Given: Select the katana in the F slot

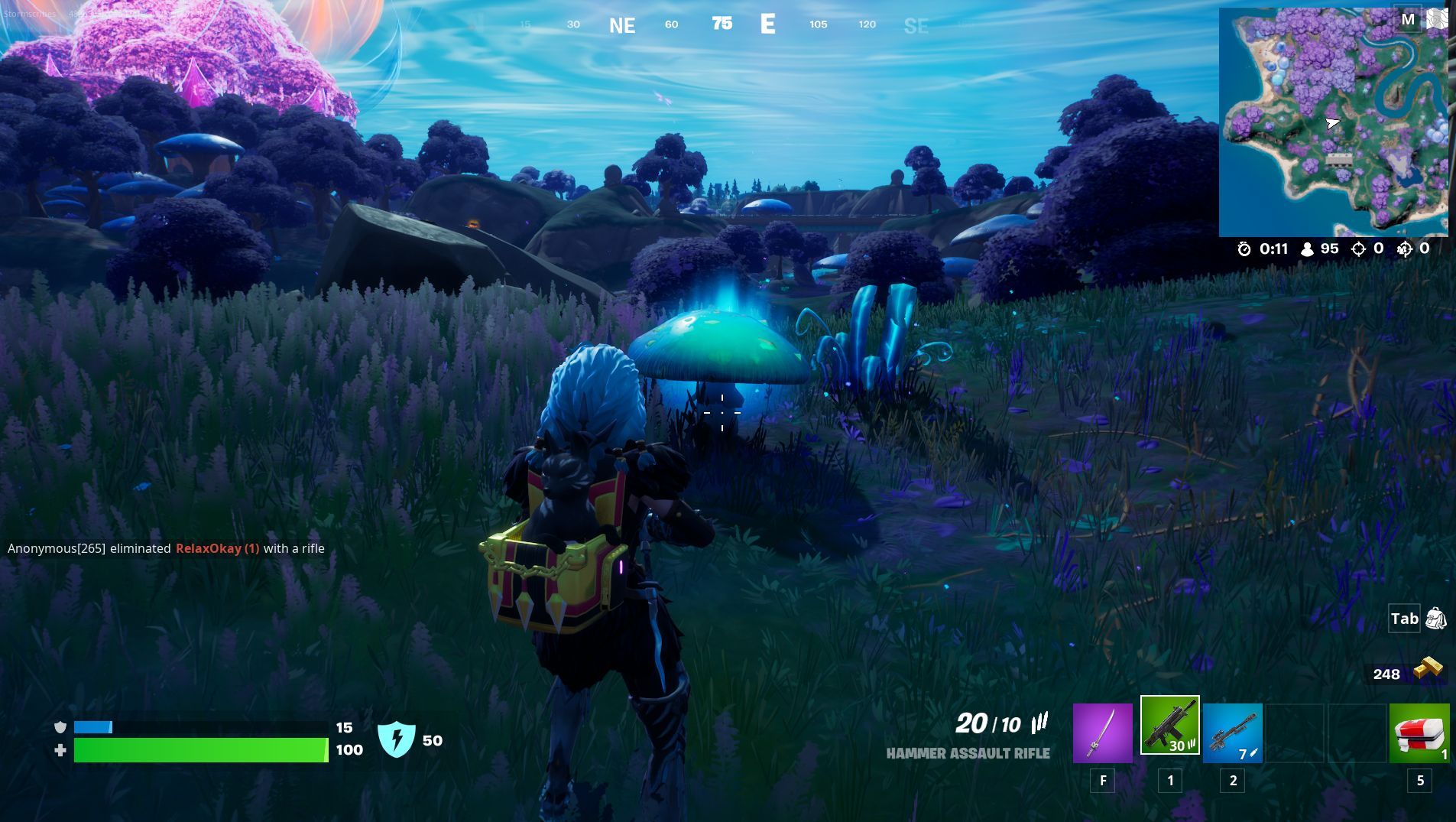Looking at the screenshot, I should [1104, 733].
